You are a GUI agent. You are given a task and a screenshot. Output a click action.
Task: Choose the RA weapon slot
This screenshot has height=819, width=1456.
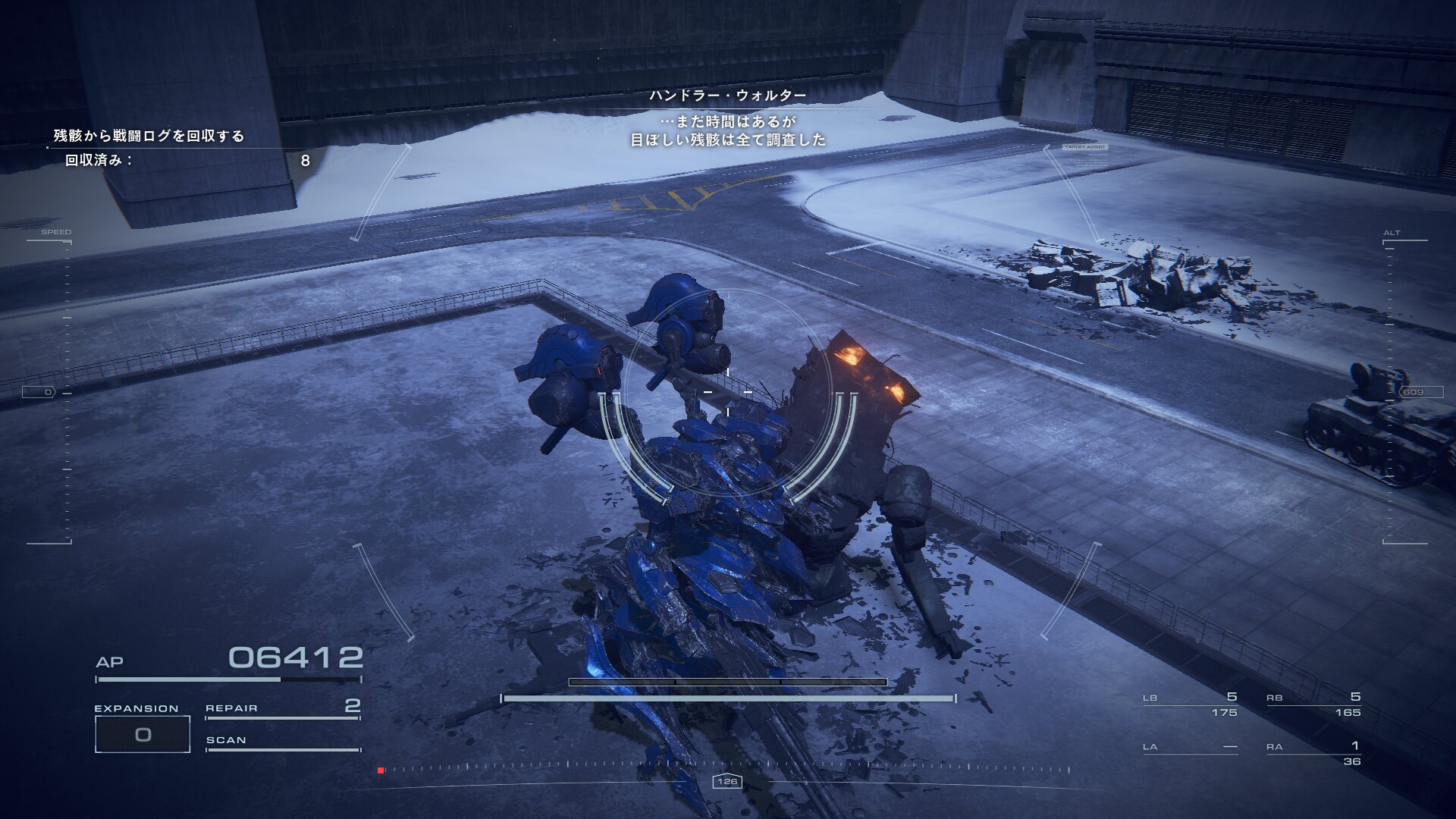(1313, 753)
